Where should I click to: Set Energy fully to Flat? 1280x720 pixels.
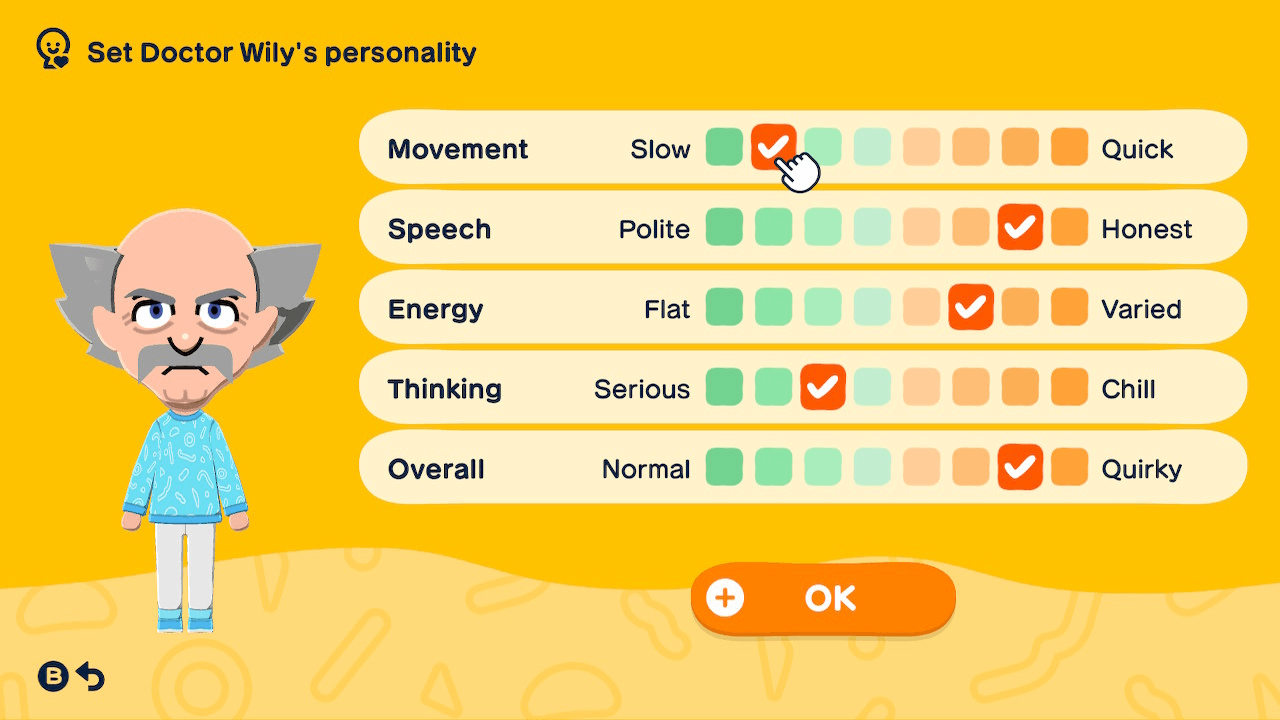(x=724, y=307)
